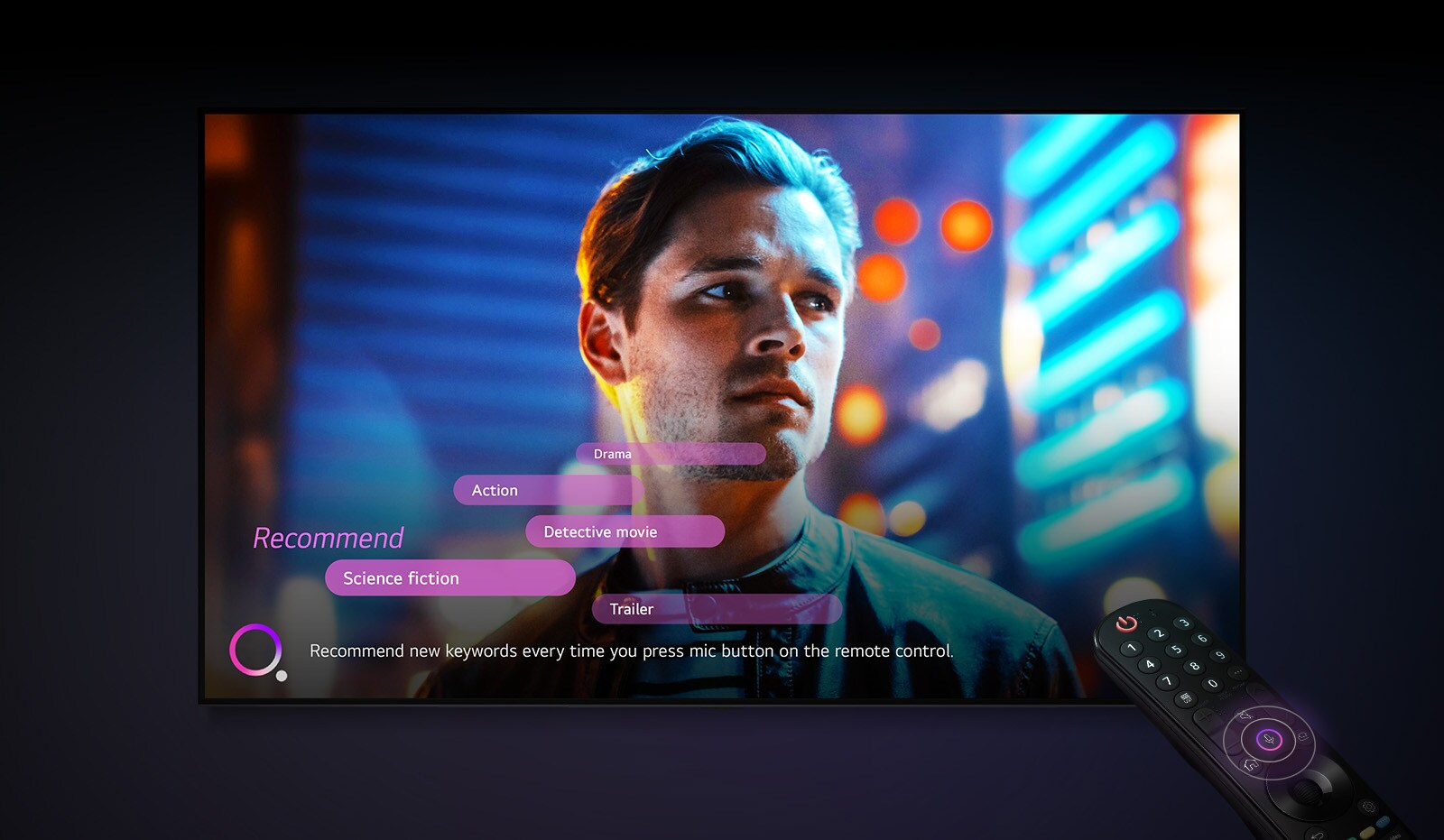Viewport: 1444px width, 840px height.
Task: Toggle TV power with the red power button
Action: click(1127, 624)
